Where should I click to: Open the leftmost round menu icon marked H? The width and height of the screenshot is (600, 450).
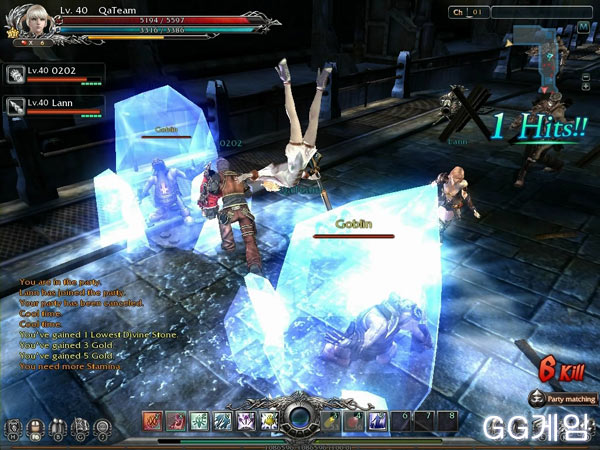13,428
